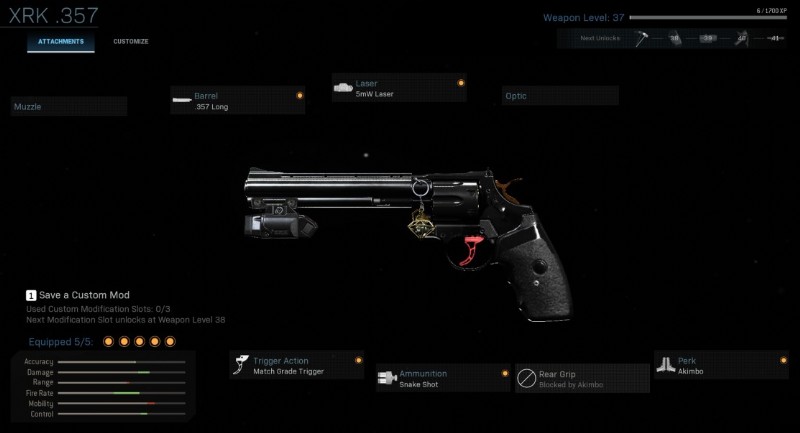Switch to the Attachments tab

tap(61, 42)
